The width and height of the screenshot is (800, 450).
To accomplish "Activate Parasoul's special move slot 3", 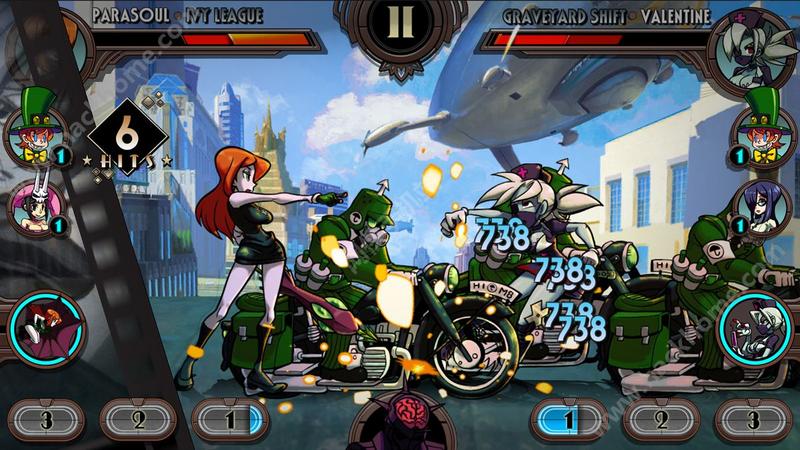I will pos(44,419).
